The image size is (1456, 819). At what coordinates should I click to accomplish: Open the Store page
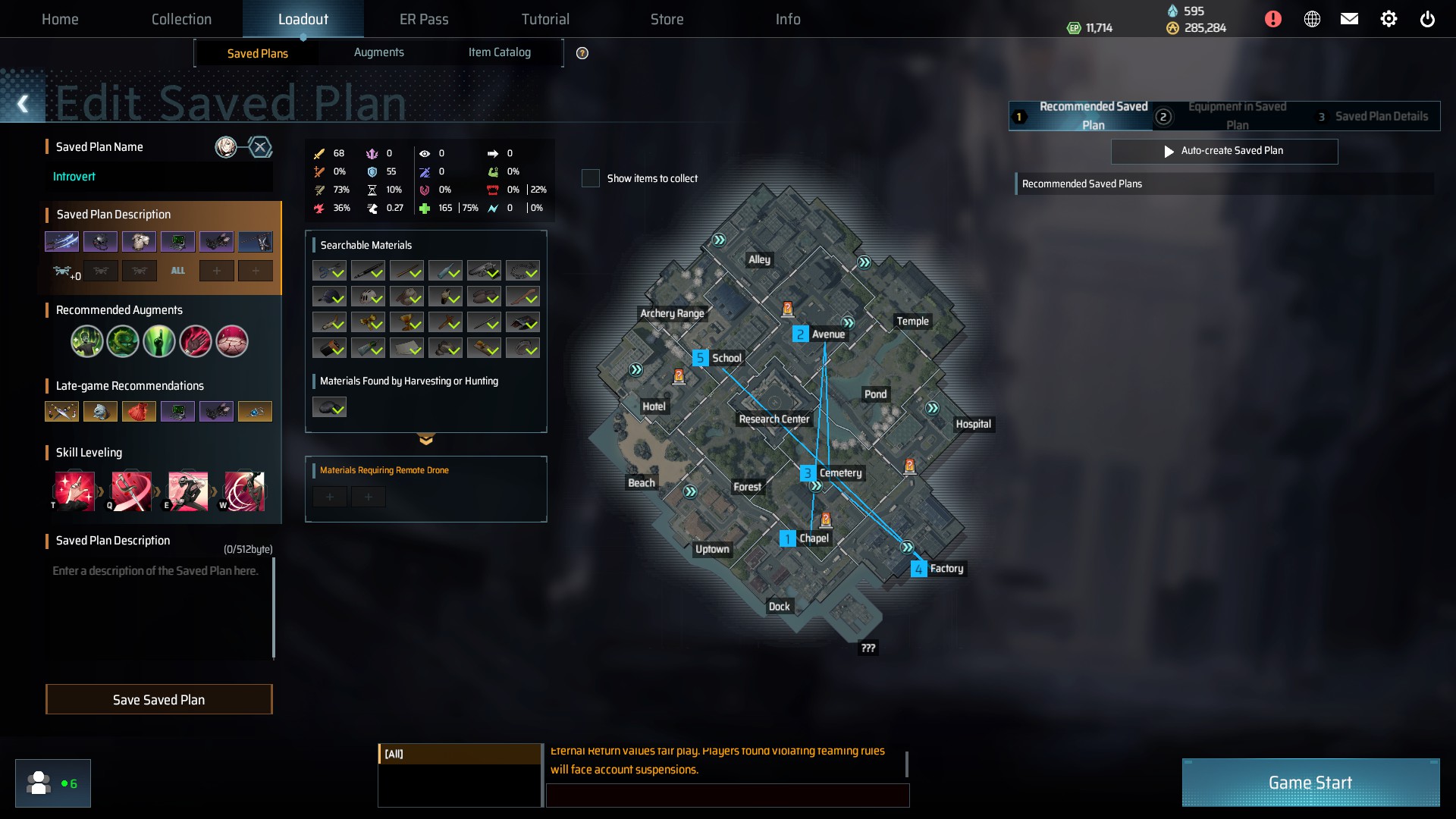pos(667,19)
